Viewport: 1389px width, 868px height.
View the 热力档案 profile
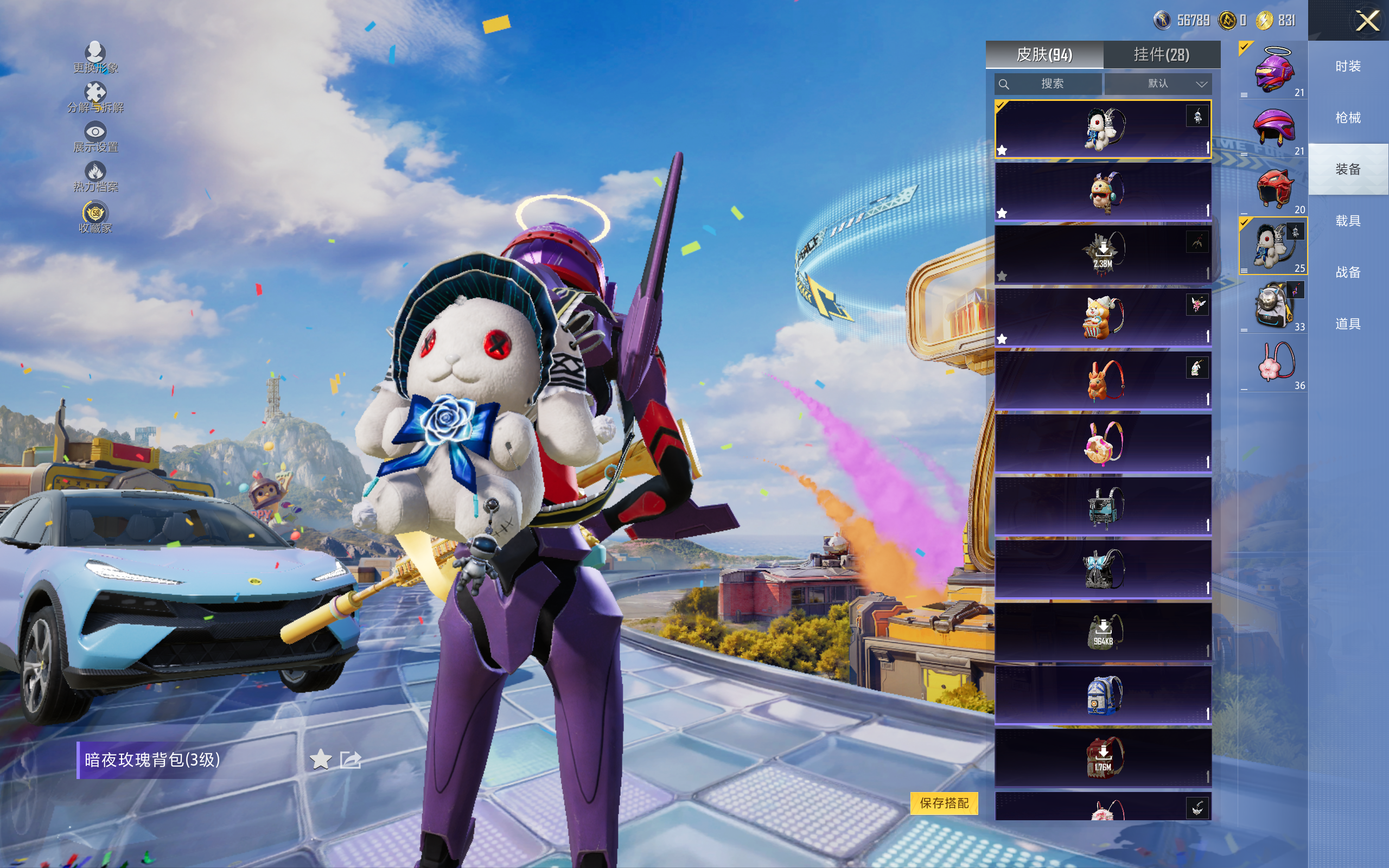pyautogui.click(x=95, y=177)
